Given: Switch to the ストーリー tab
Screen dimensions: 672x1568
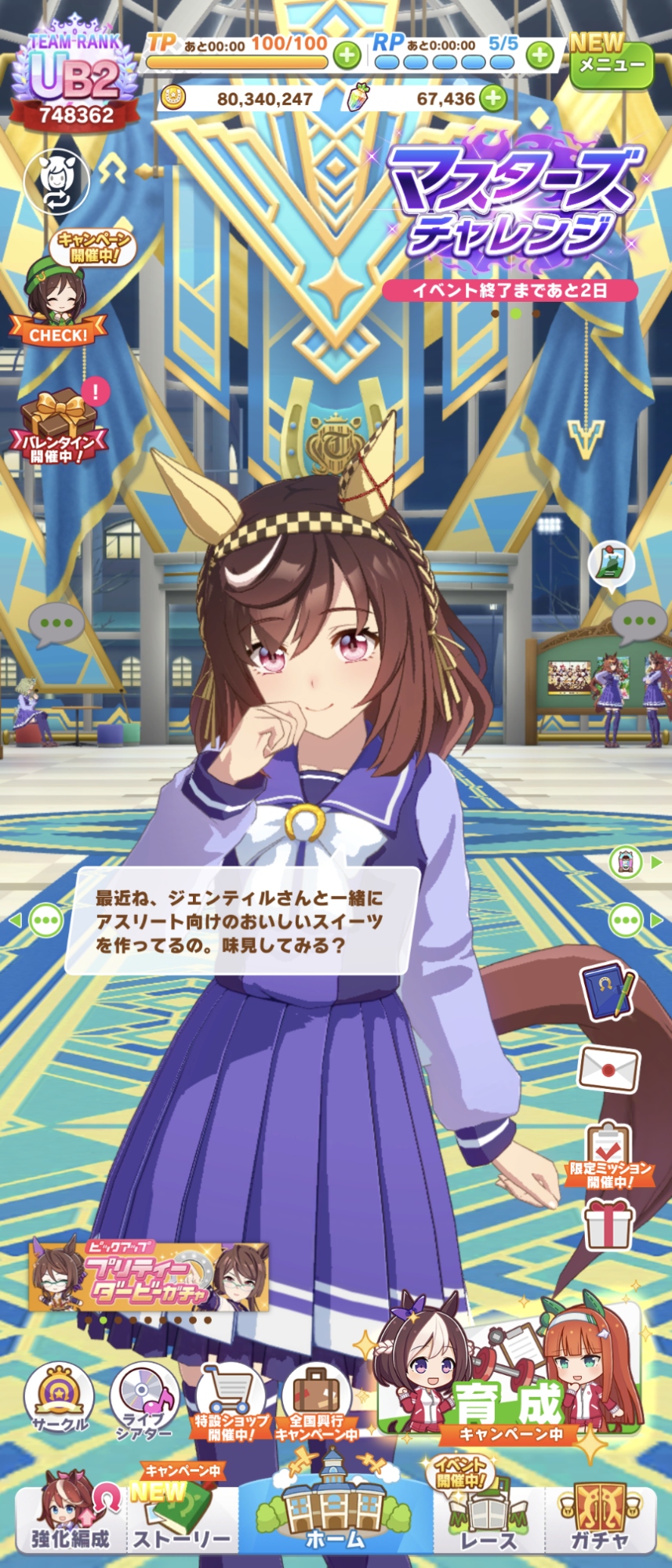Looking at the screenshot, I should [182, 1521].
